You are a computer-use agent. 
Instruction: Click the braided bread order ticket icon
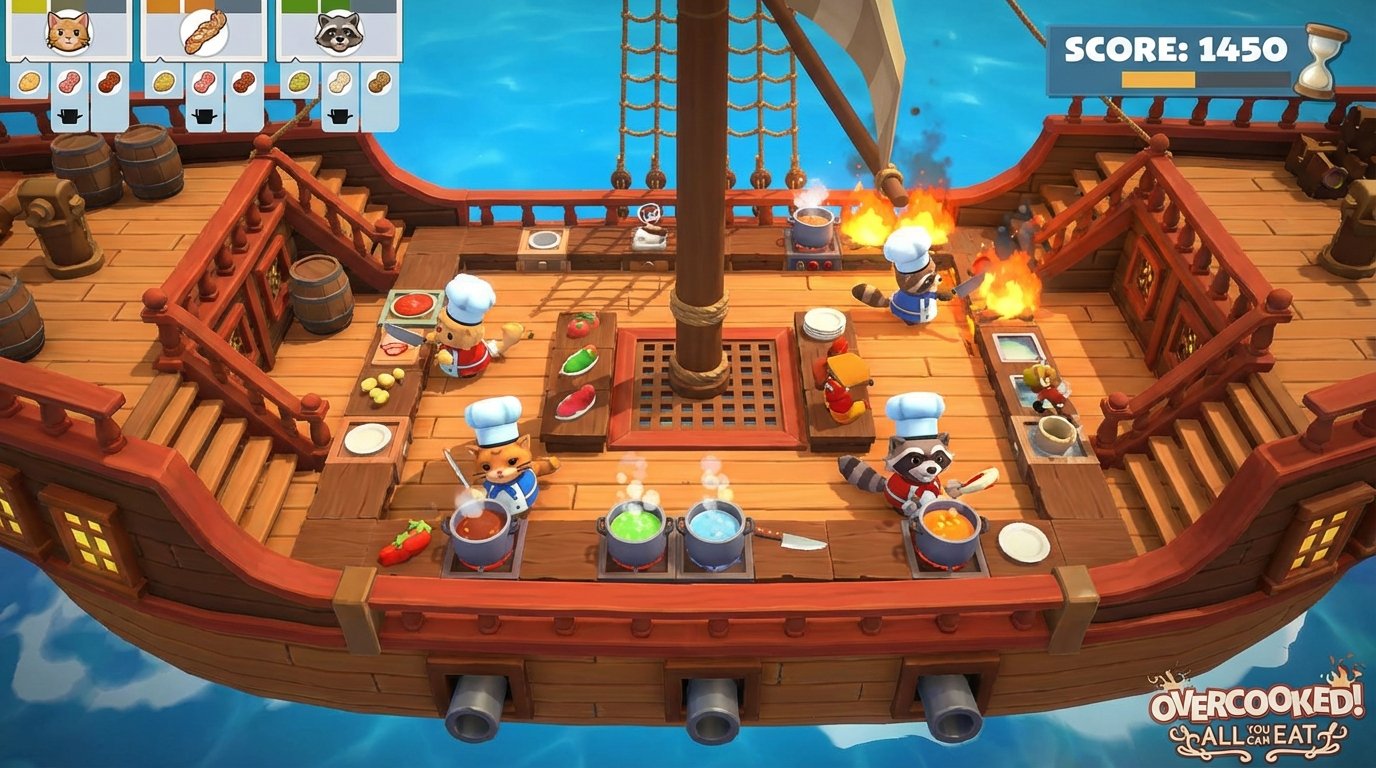205,32
